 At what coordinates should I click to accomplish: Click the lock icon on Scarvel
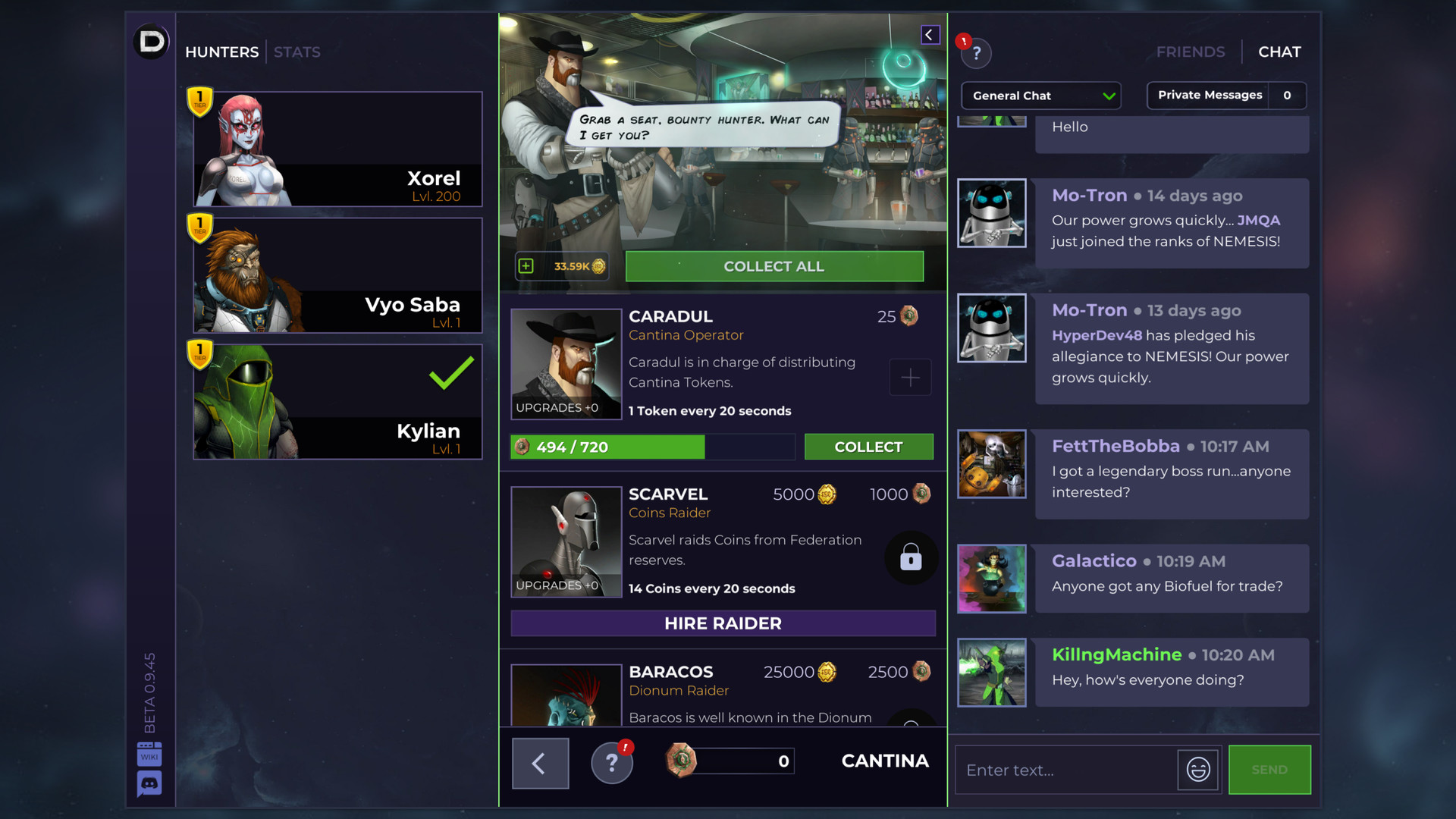[910, 557]
